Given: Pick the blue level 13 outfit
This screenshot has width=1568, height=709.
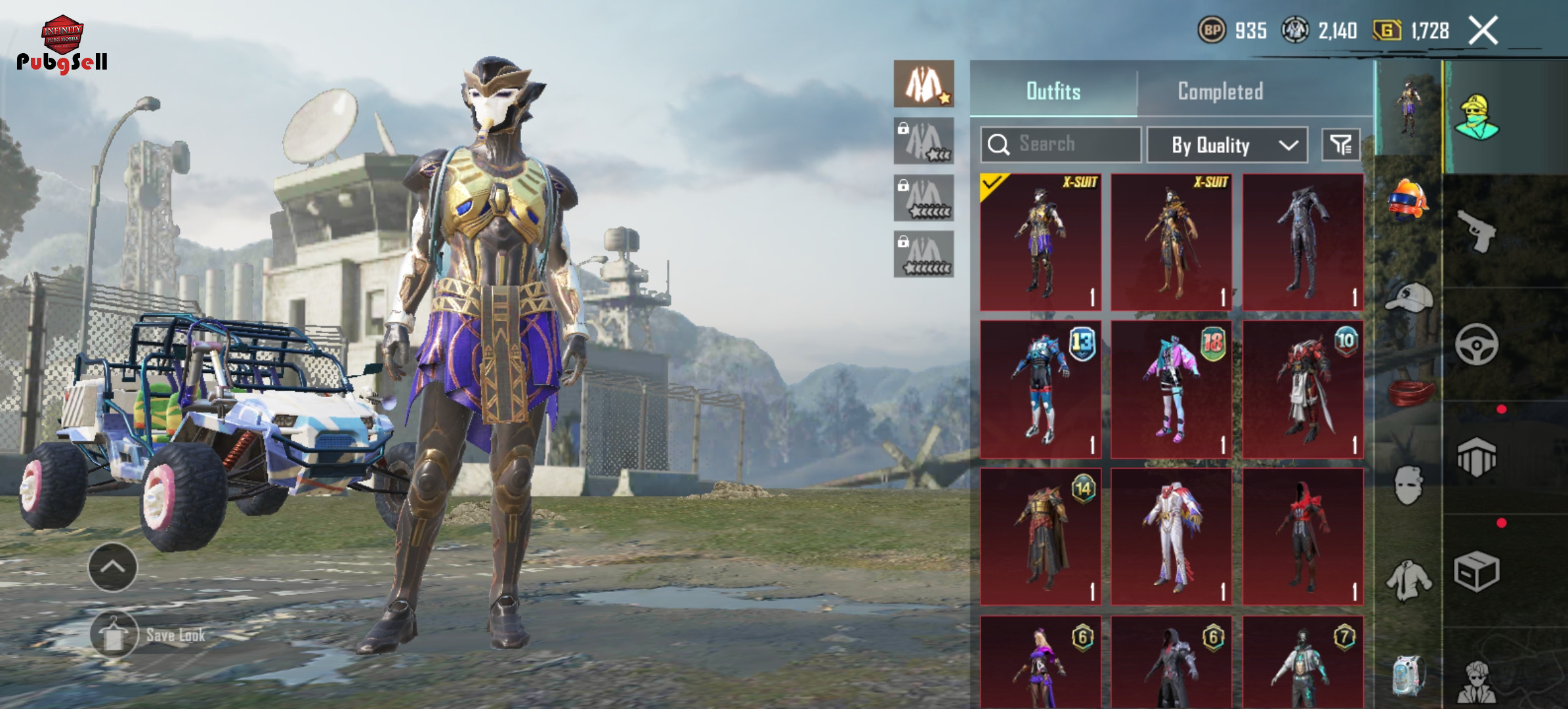Looking at the screenshot, I should [x=1040, y=389].
